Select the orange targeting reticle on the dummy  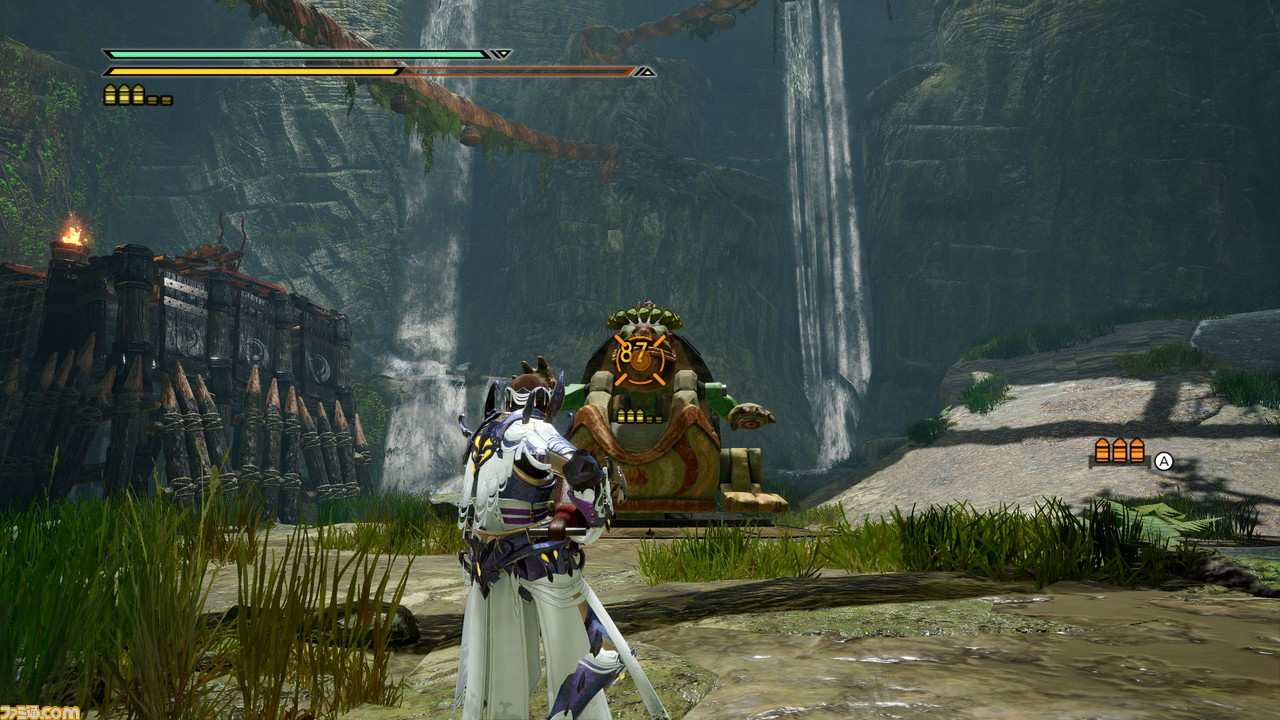pyautogui.click(x=636, y=362)
